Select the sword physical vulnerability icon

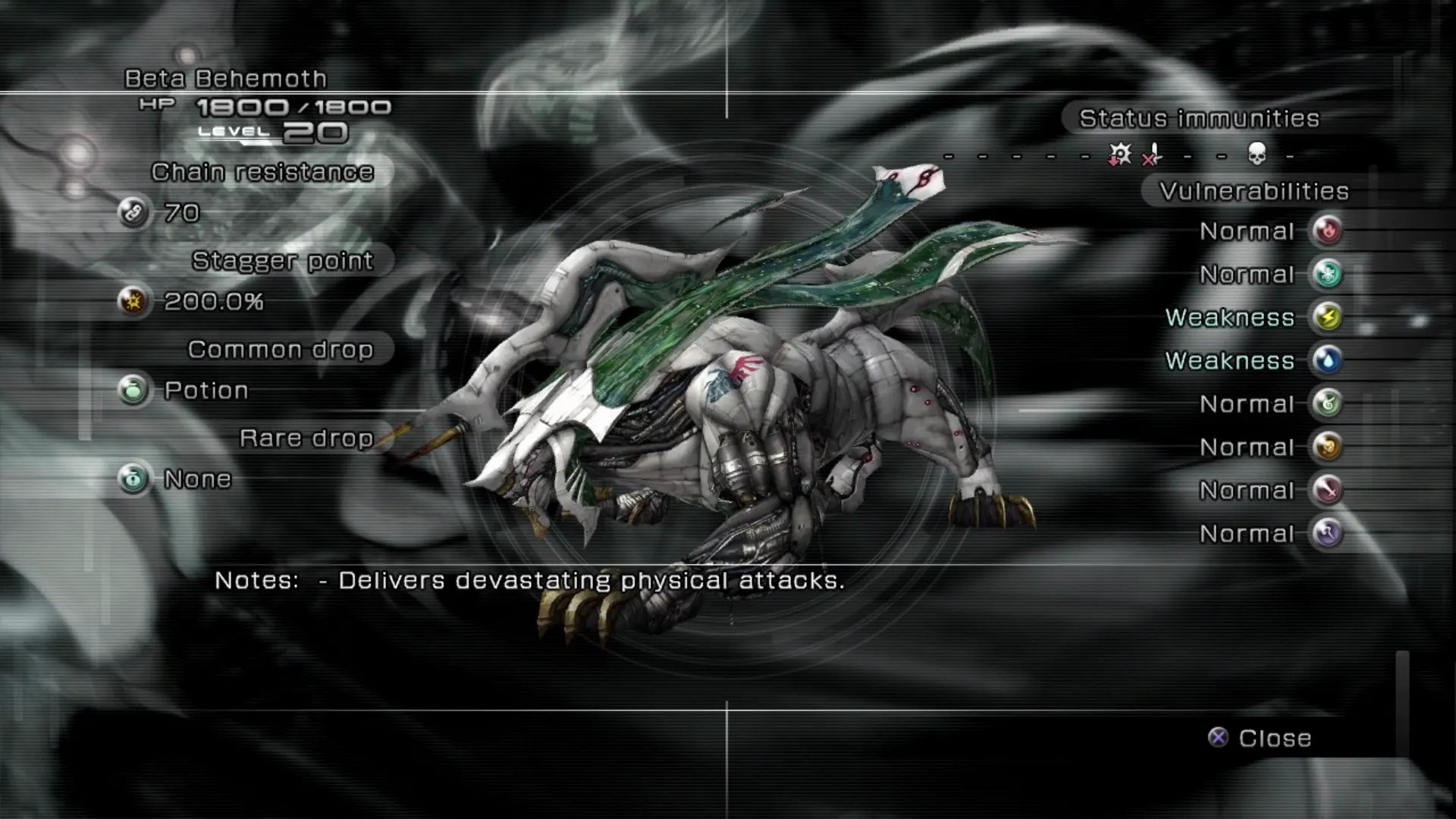tap(1328, 490)
